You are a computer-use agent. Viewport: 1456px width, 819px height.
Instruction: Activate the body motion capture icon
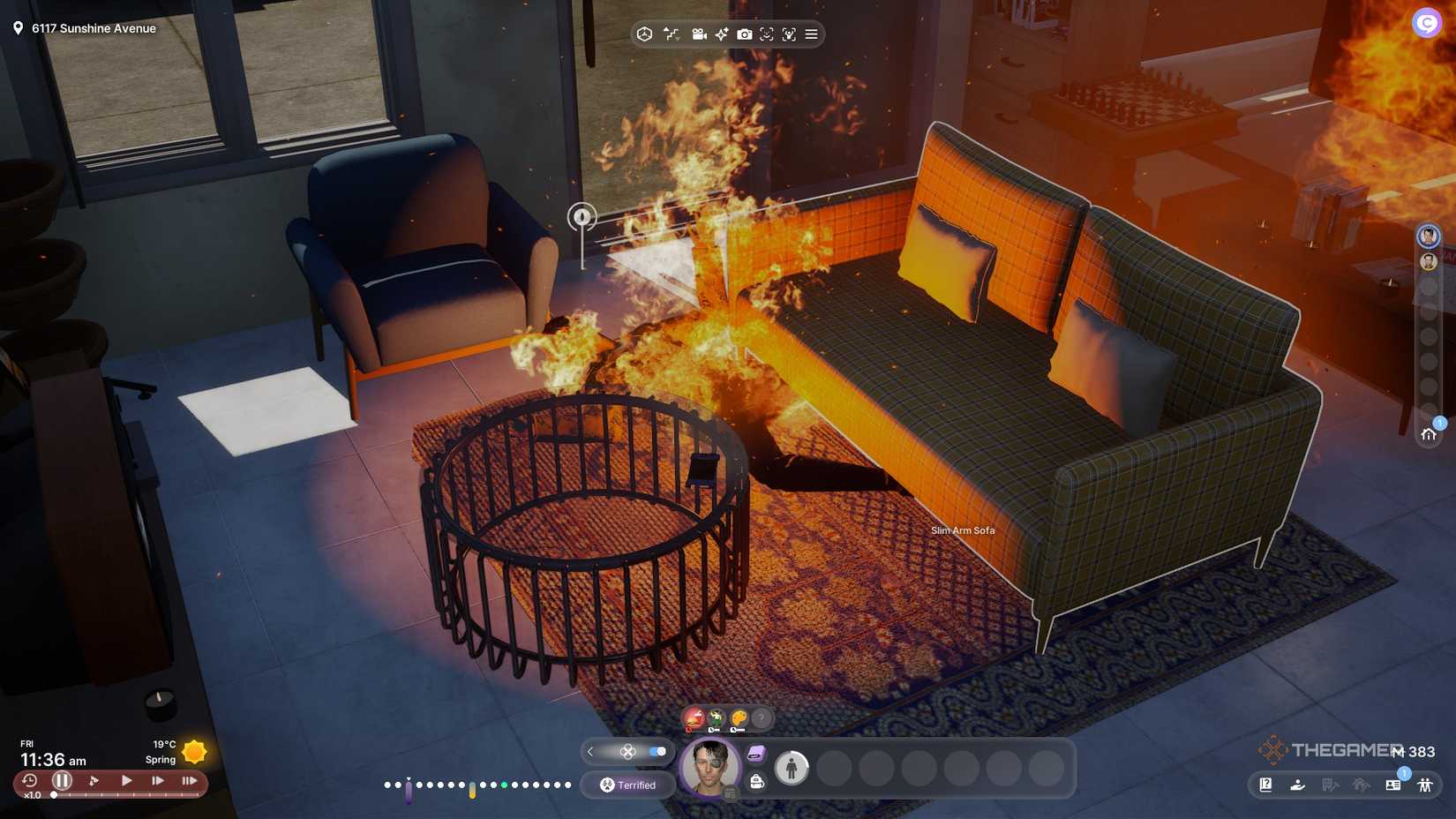[789, 34]
